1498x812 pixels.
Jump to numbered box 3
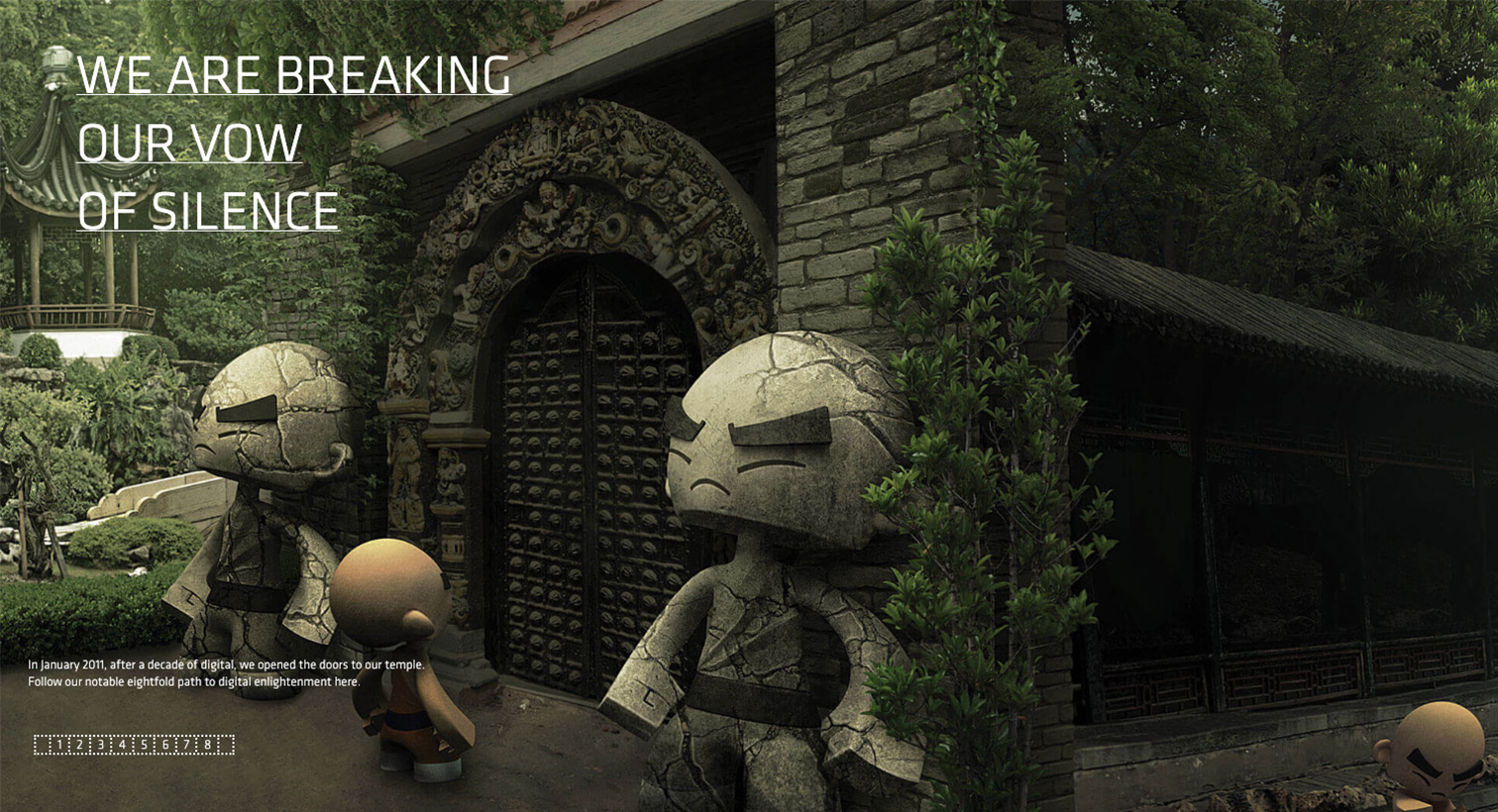pos(101,745)
